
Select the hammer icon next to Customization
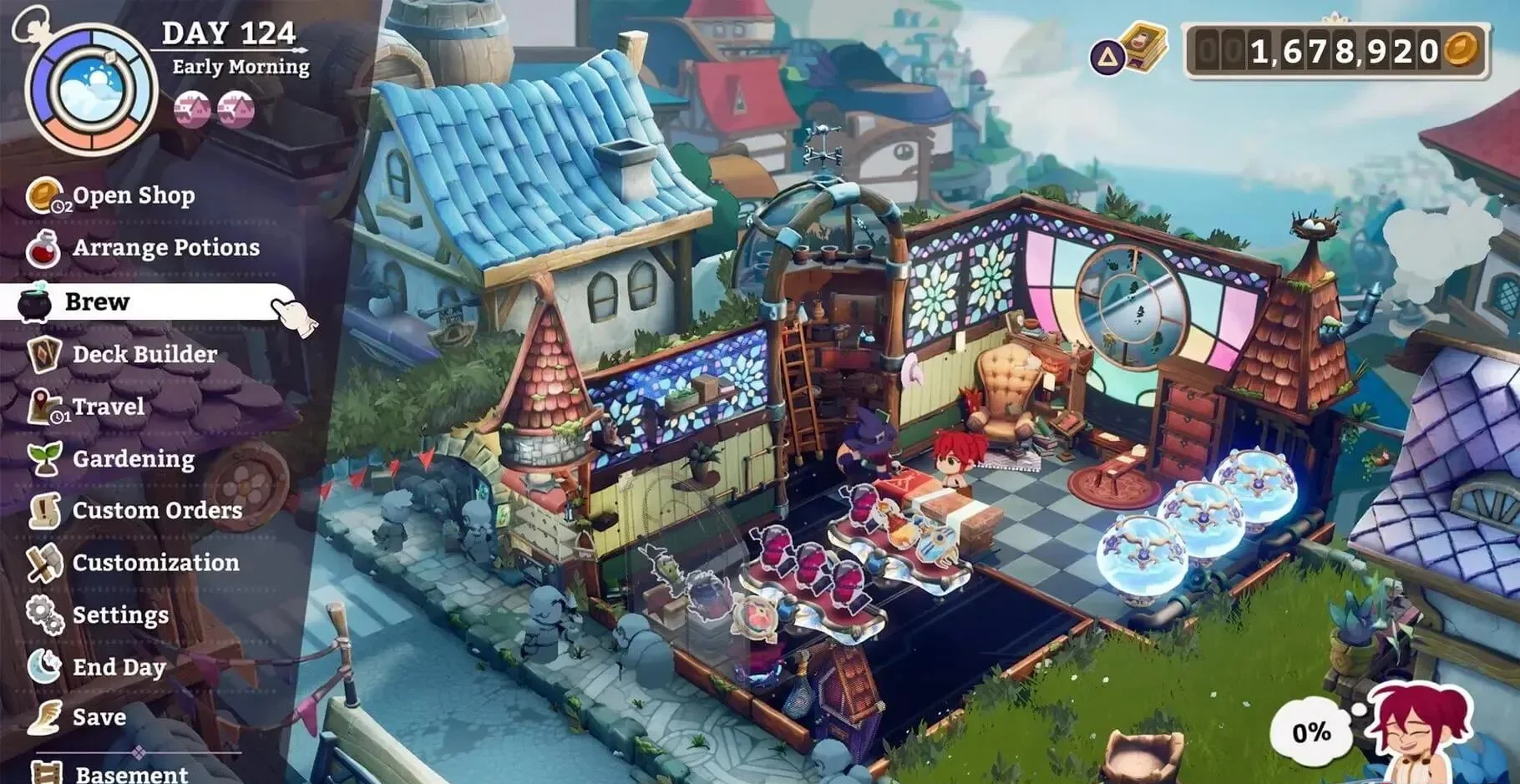(43, 563)
